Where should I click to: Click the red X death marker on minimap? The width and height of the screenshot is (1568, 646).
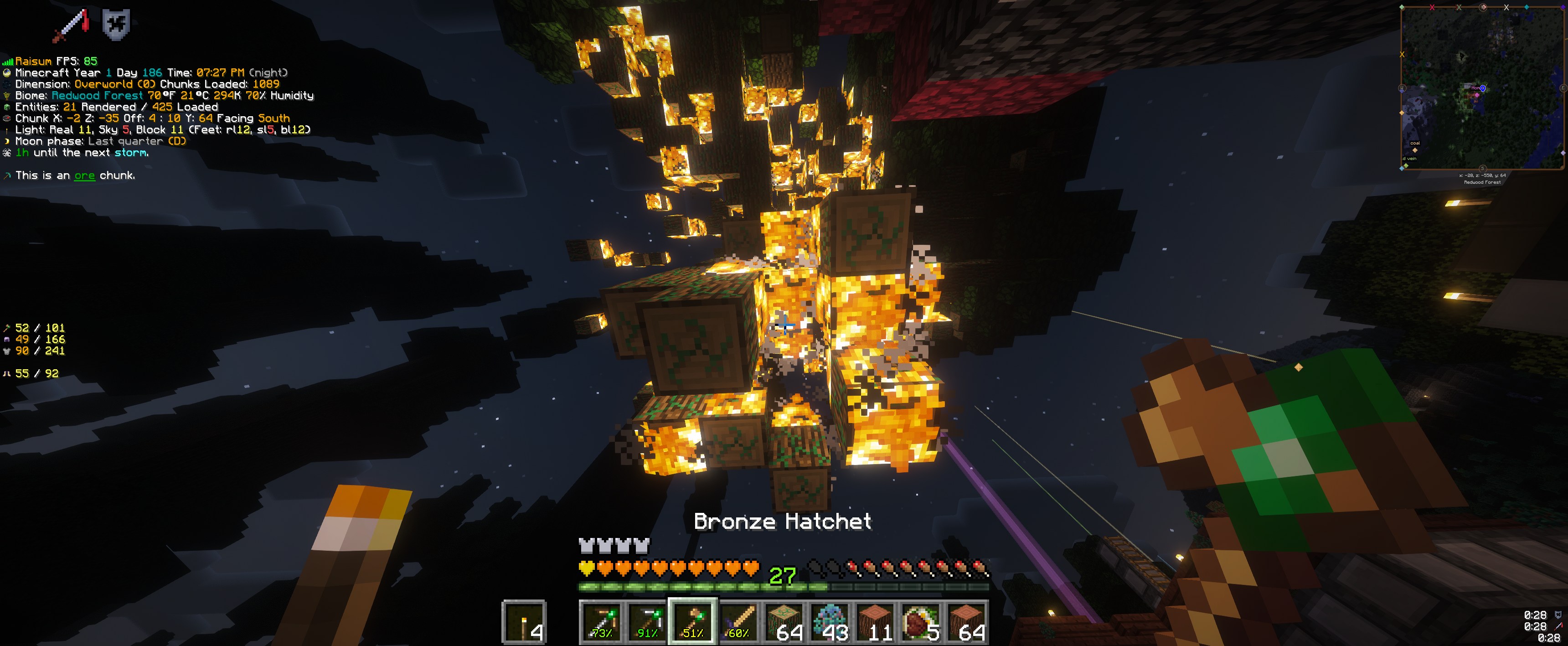point(1432,7)
